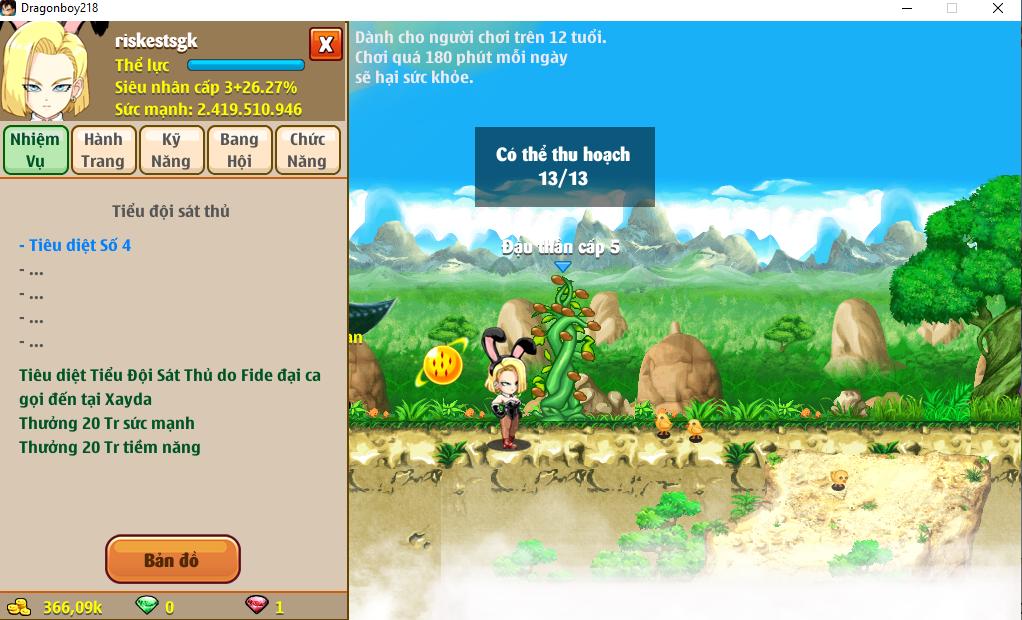Click the blonde character portrait
This screenshot has height=620, width=1022.
(x=50, y=70)
